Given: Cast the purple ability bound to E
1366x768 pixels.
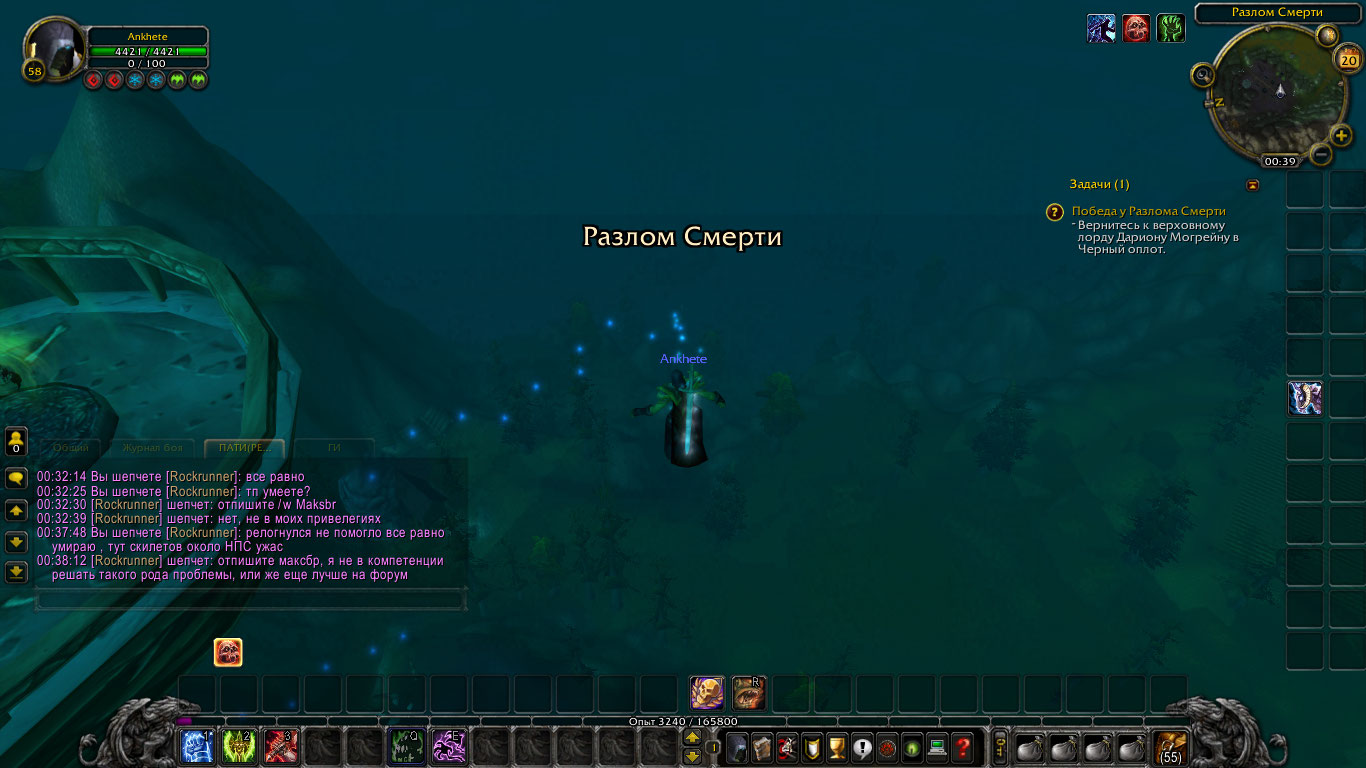Looking at the screenshot, I should pos(448,747).
